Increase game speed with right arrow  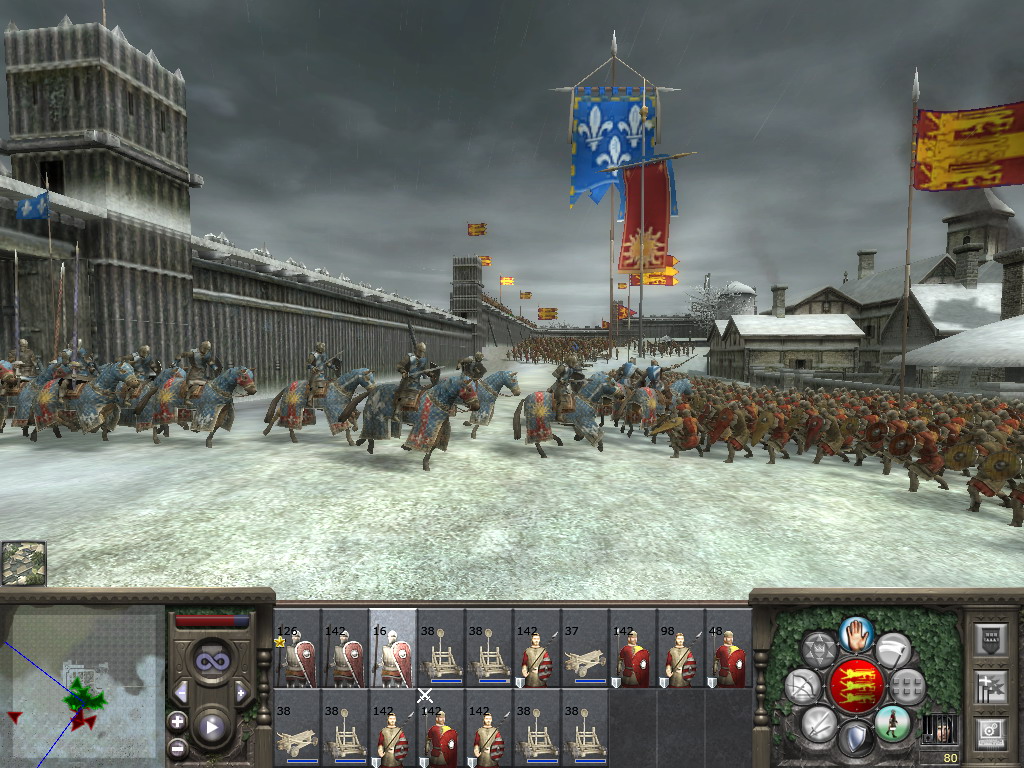tap(241, 692)
